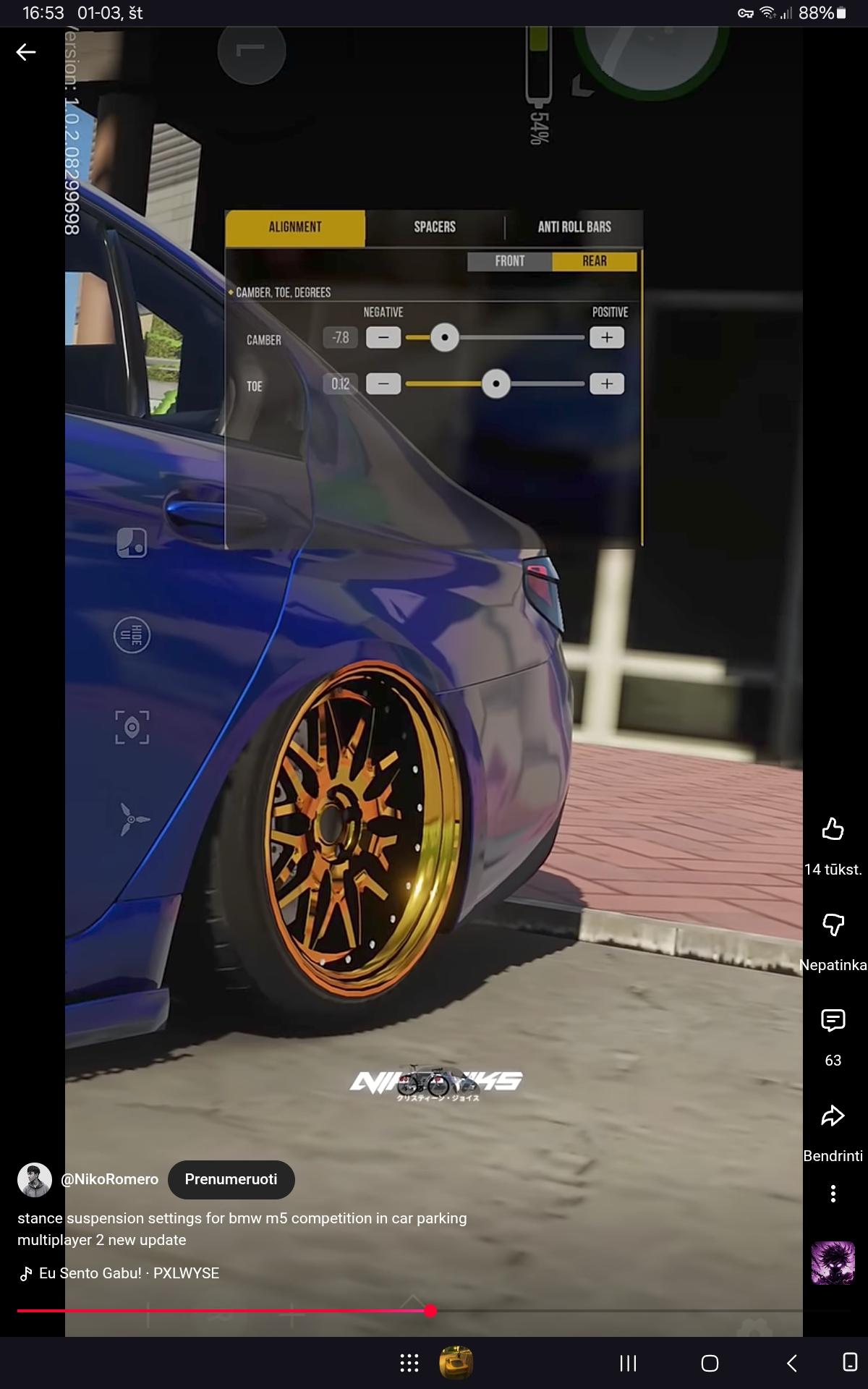Increase toe with the plus button
The image size is (868, 1389).
click(607, 384)
